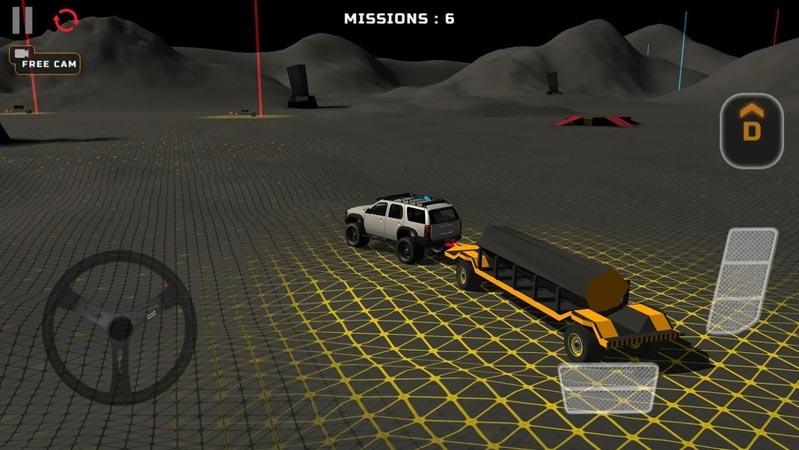Hit the tall gas pedal
799x450 pixels.
click(x=742, y=281)
